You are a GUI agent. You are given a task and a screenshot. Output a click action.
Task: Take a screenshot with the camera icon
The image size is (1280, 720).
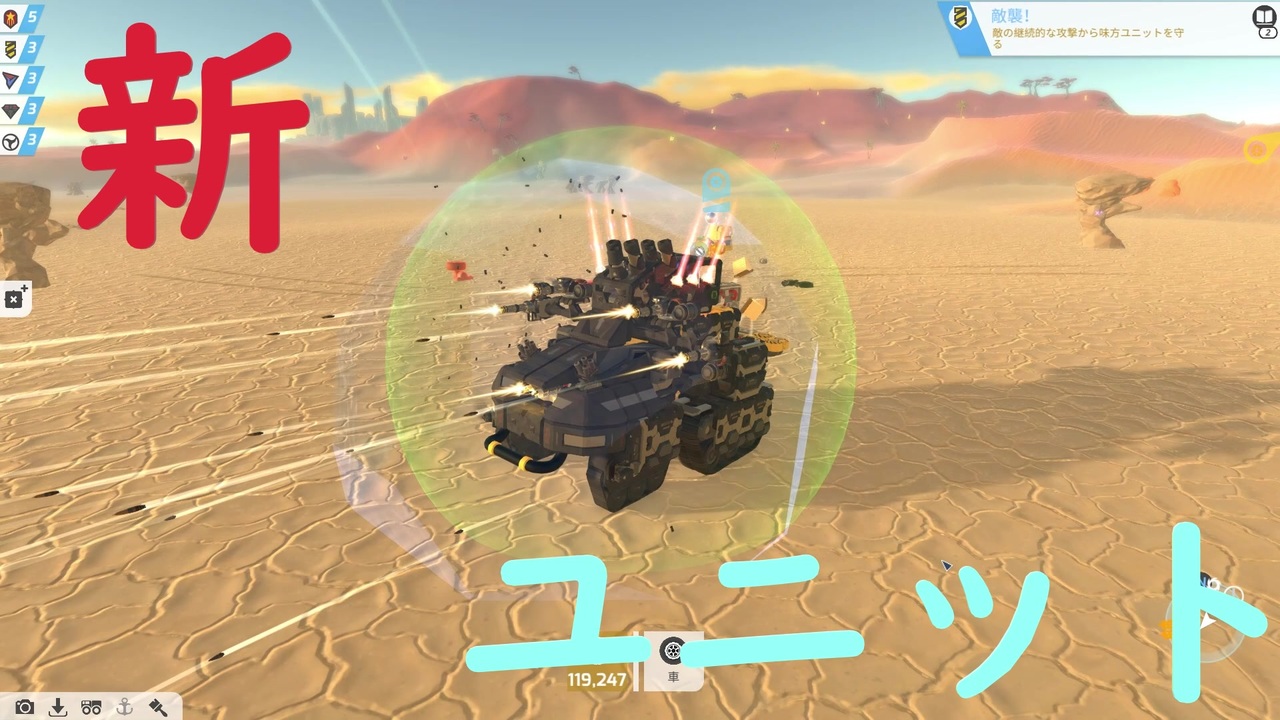[25, 706]
